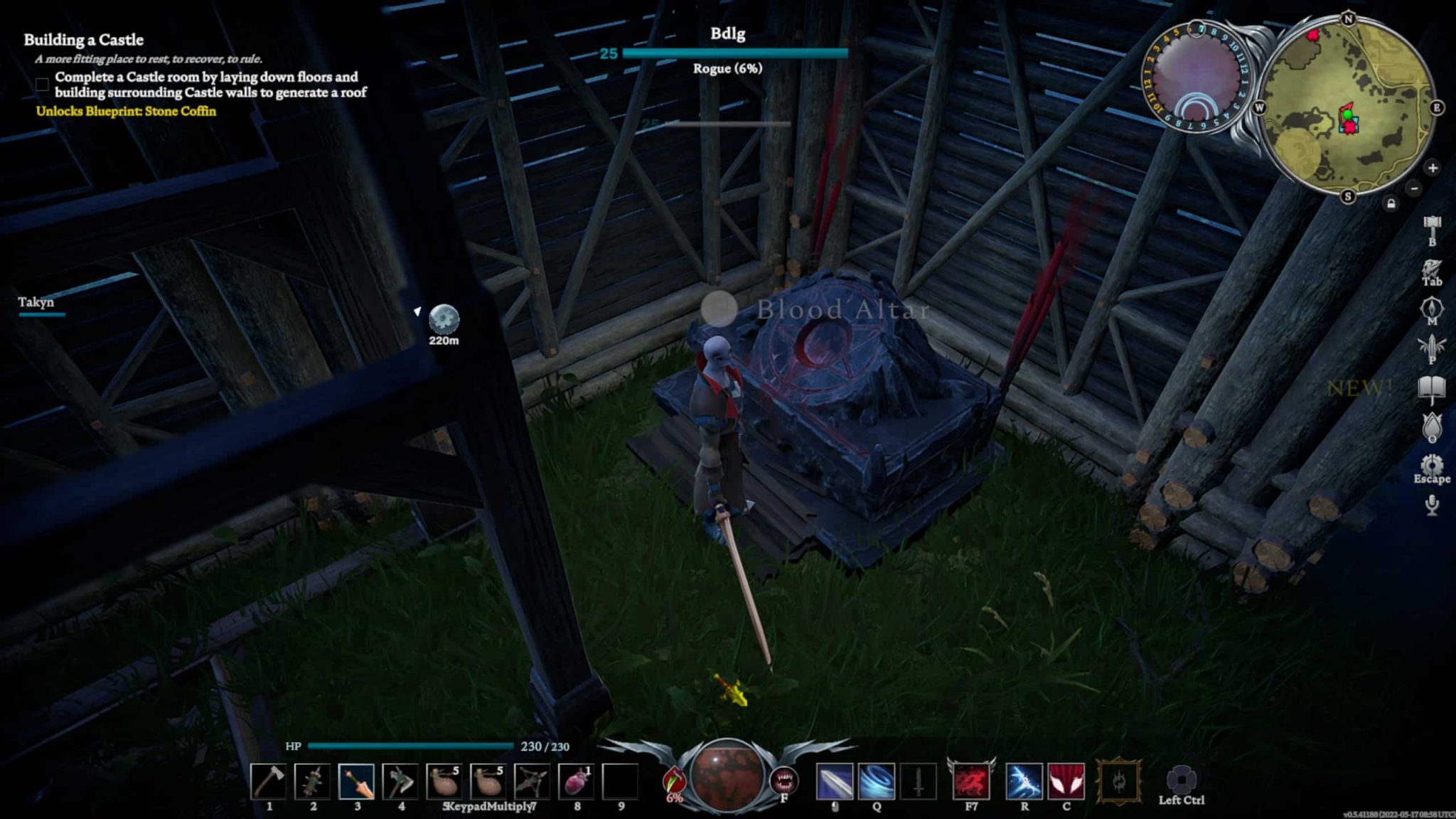This screenshot has width=1456, height=819.
Task: Select the highlighted spear in slot 3
Action: (x=357, y=781)
